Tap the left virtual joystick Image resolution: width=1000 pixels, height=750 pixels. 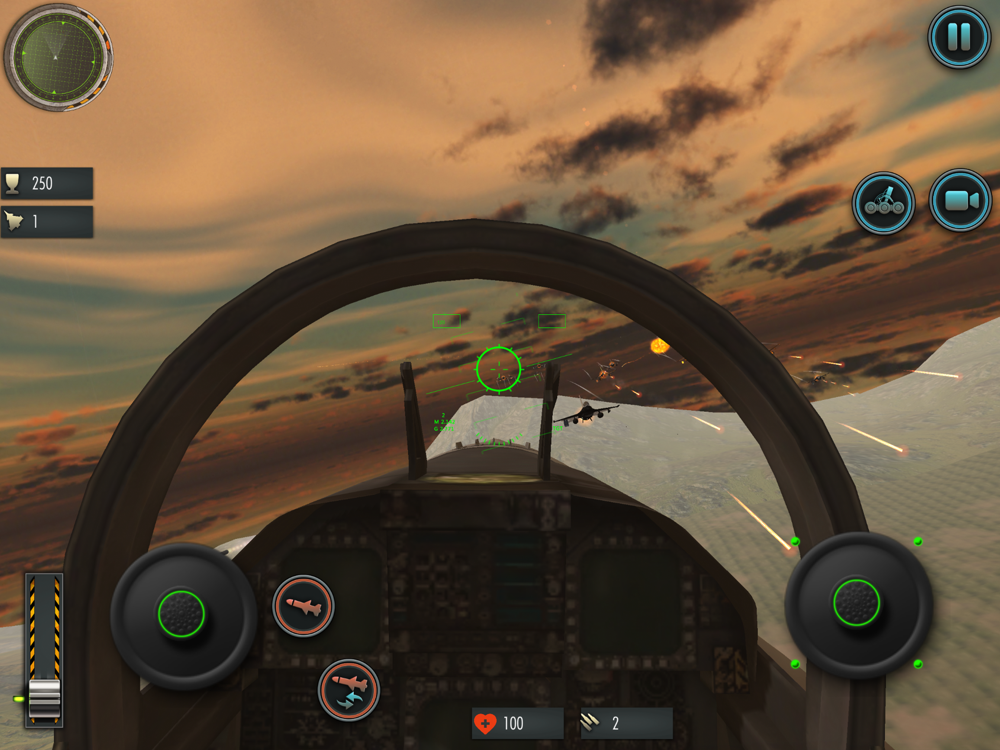[x=182, y=614]
